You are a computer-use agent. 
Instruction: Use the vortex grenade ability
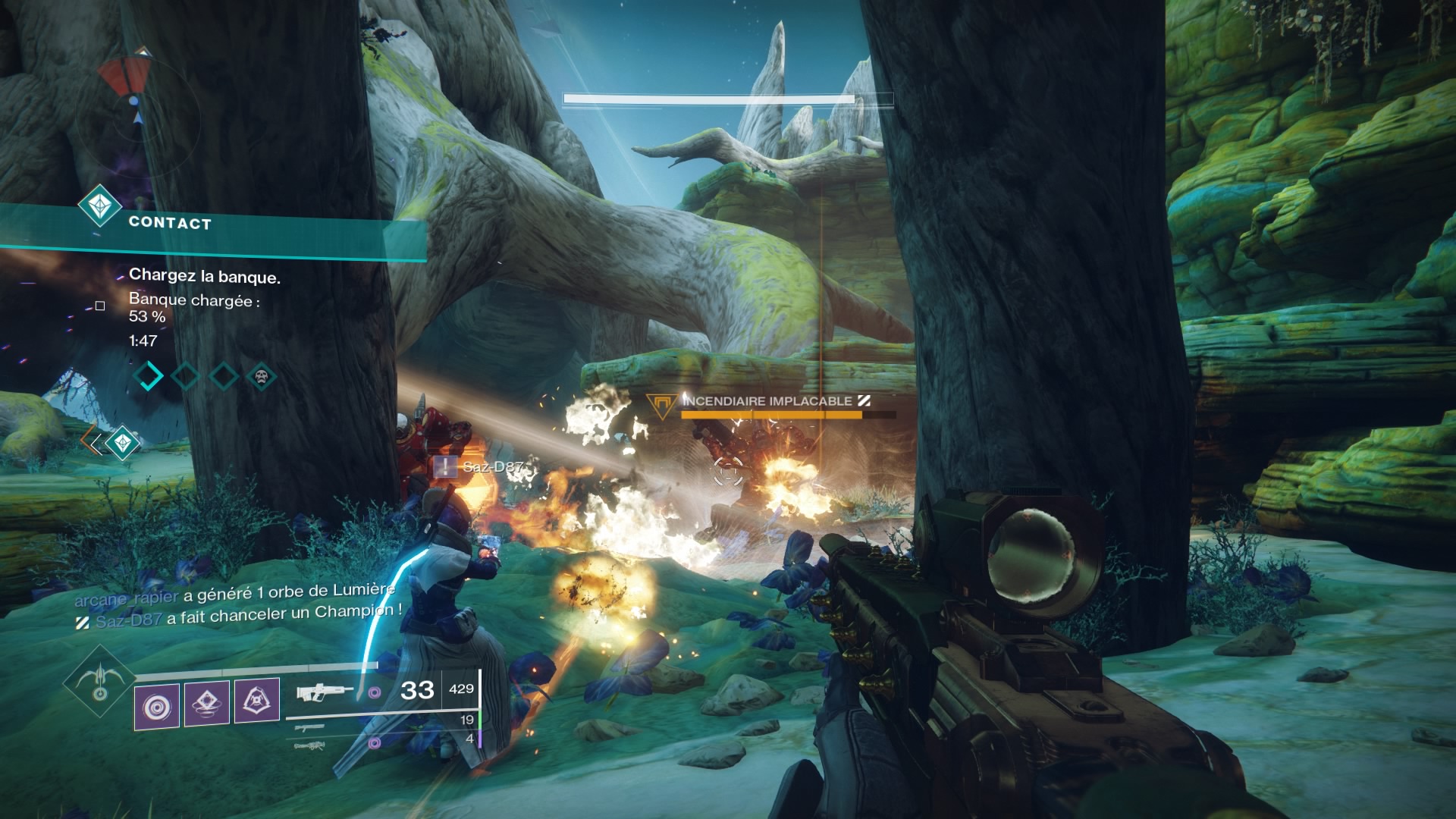[x=157, y=707]
